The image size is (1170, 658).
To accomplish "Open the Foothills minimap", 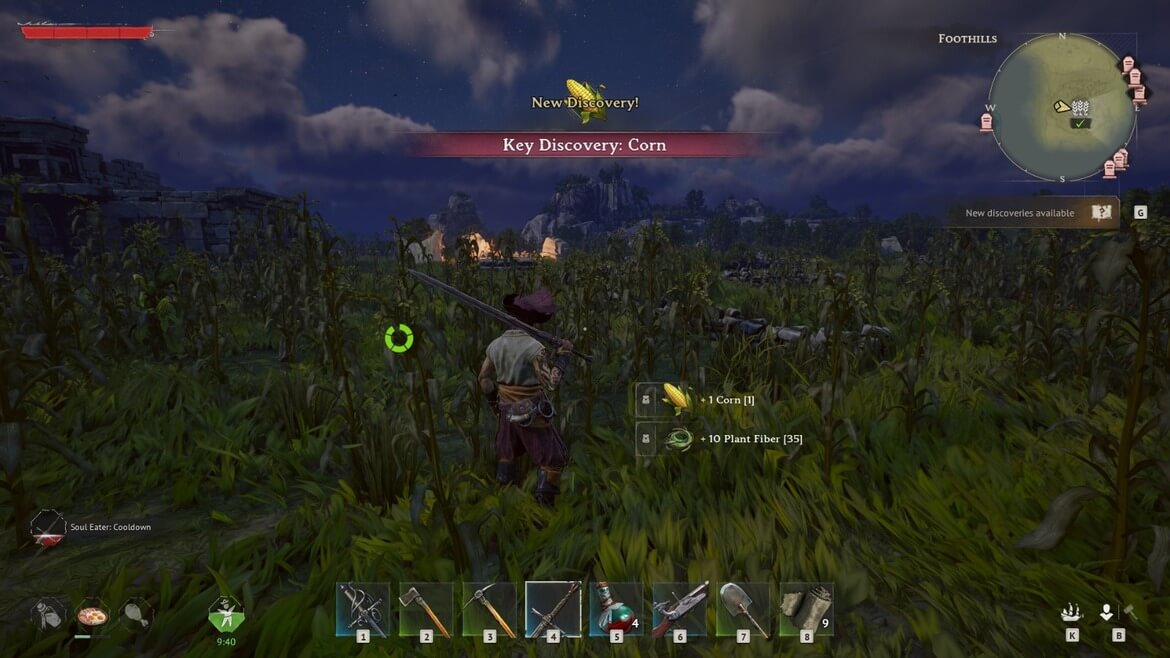I will coord(1062,107).
